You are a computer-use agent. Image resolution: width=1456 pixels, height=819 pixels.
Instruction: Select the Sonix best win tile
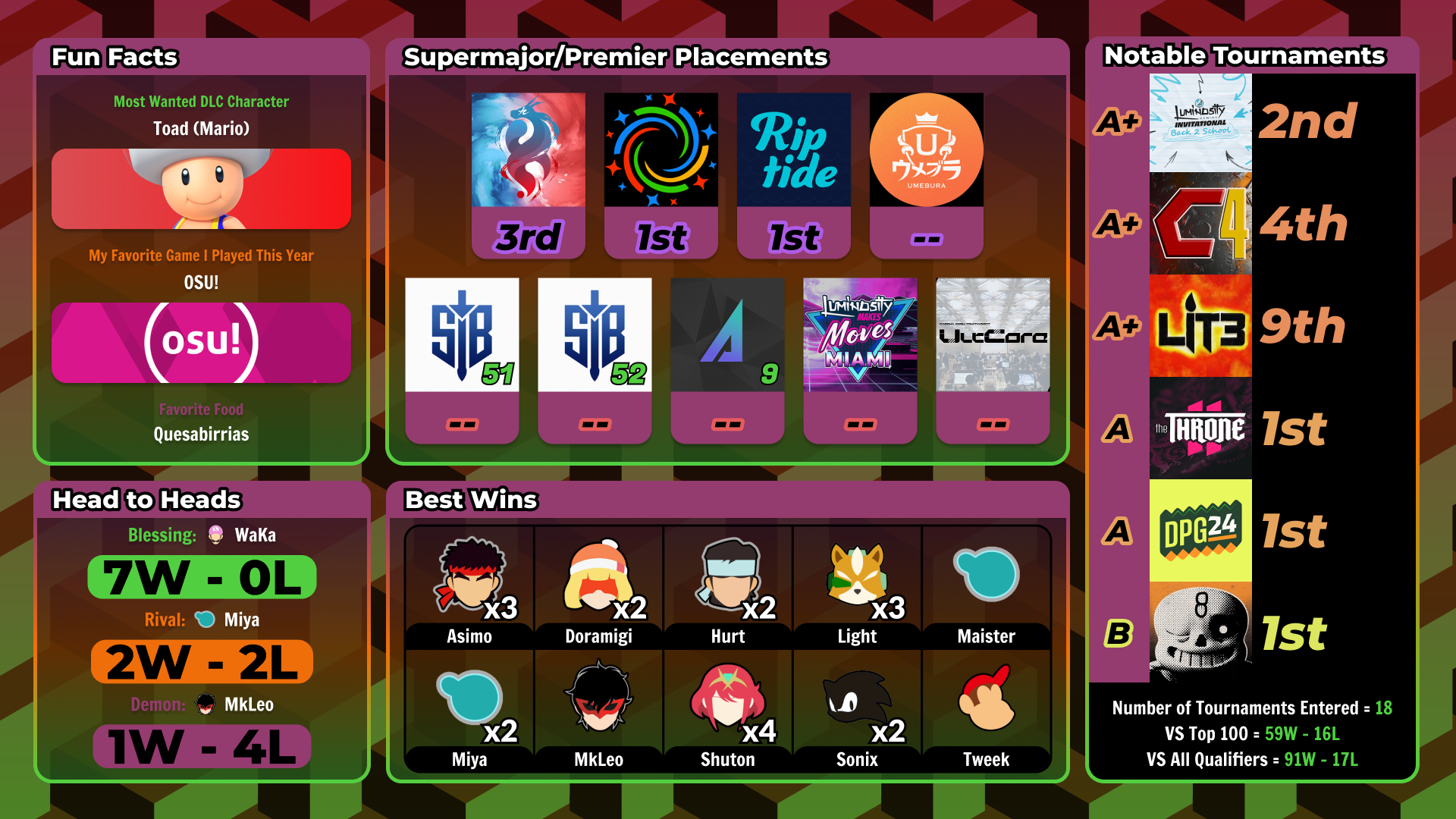coord(857,711)
